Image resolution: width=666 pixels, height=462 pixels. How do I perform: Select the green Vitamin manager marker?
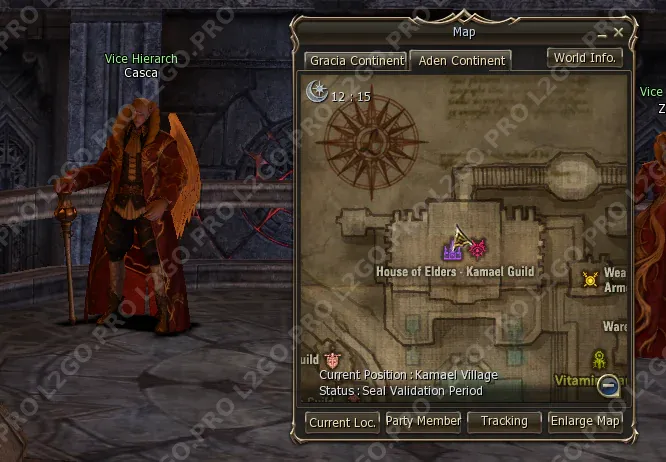[x=600, y=360]
